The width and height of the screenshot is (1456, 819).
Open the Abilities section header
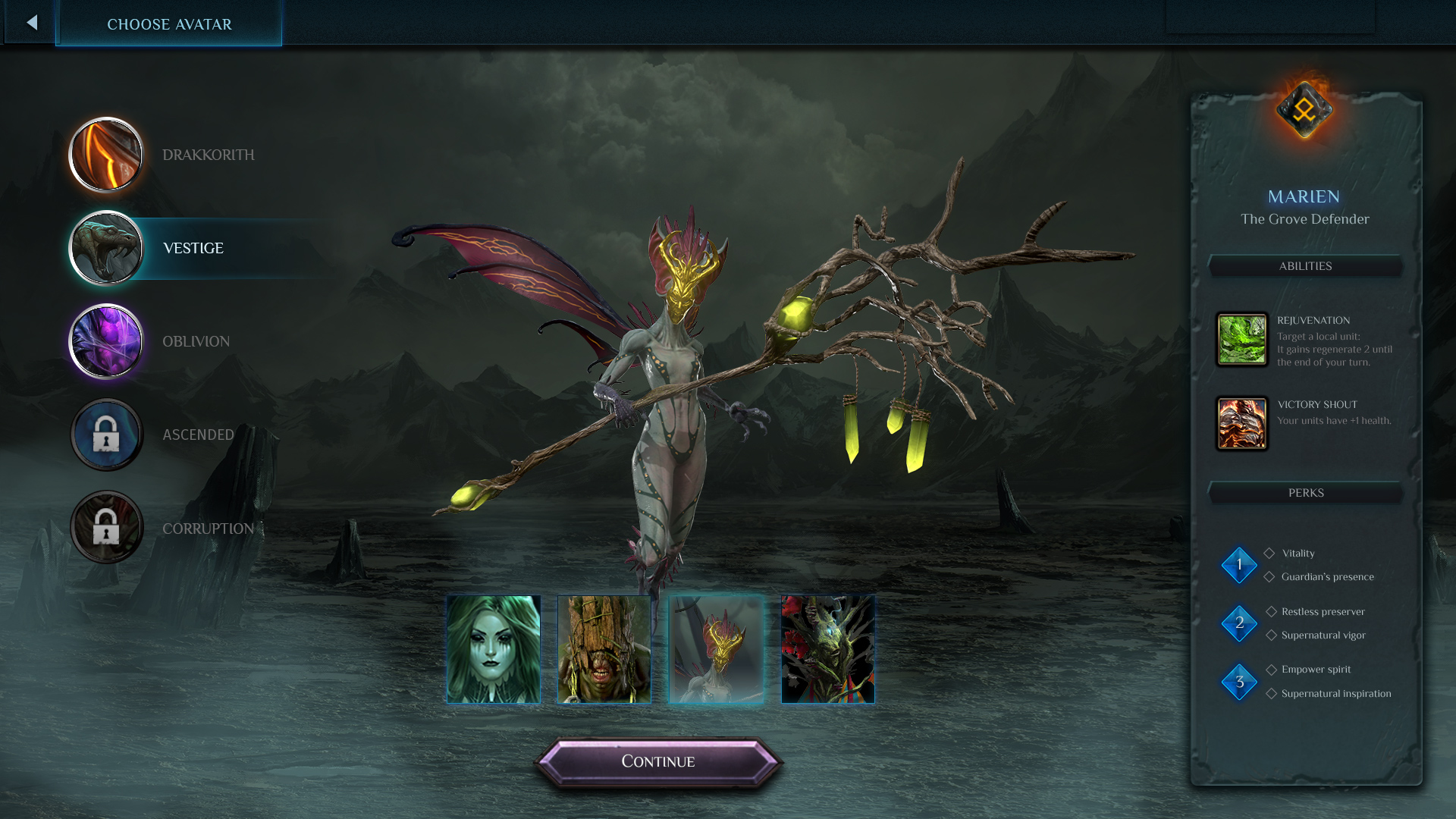coord(1305,266)
